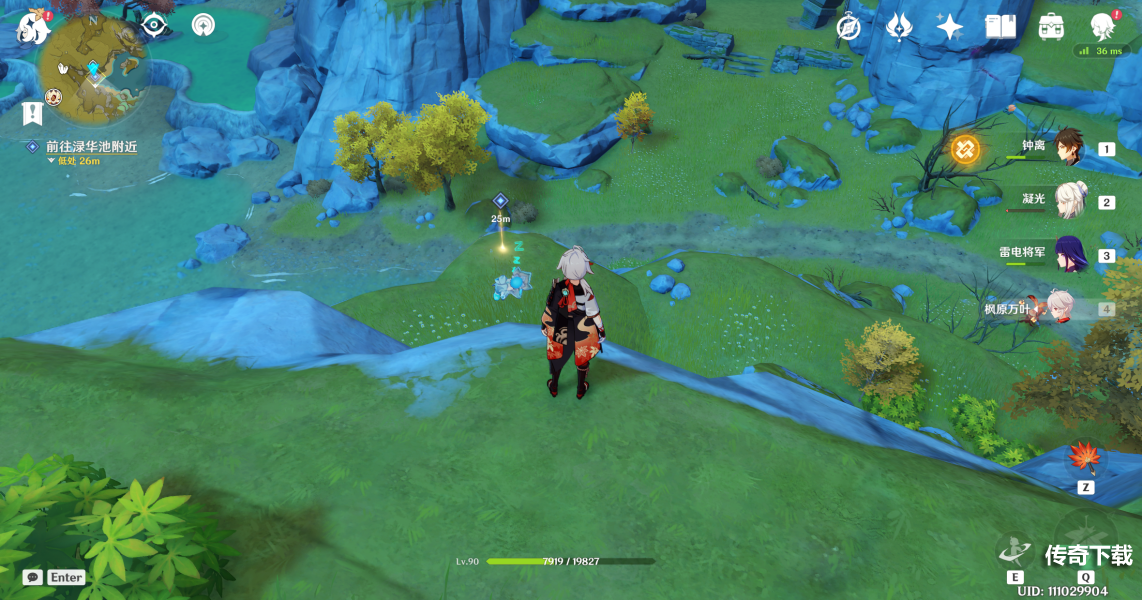Open the backpack inventory

point(1051,27)
